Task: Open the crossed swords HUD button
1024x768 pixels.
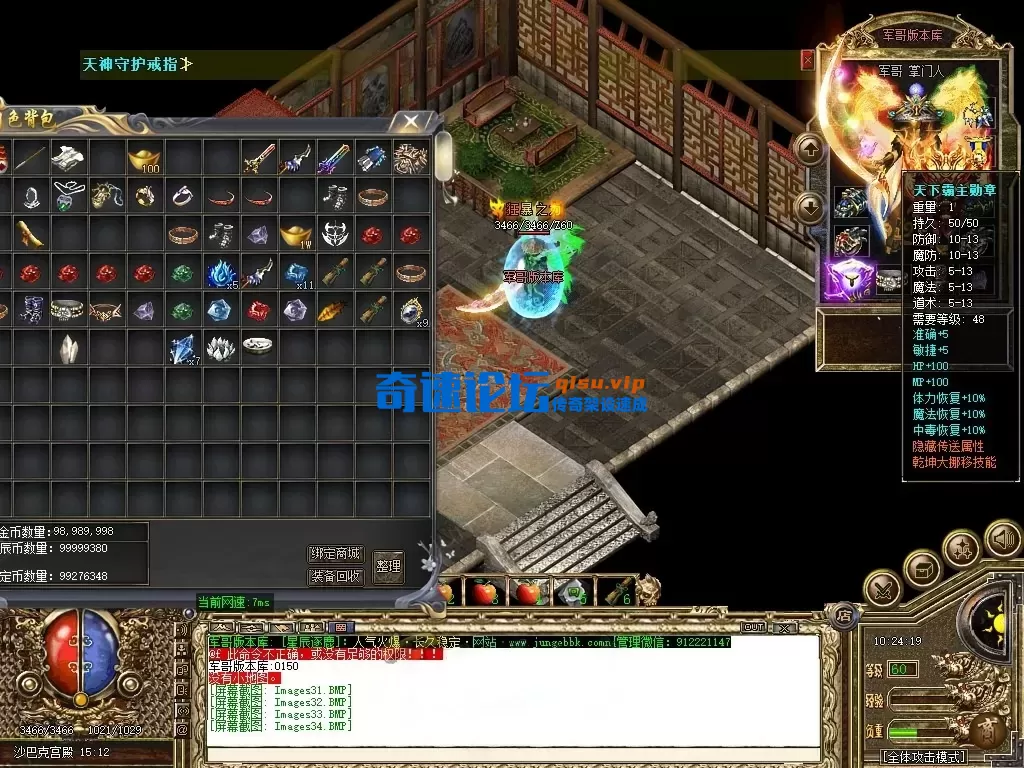Action: (883, 590)
